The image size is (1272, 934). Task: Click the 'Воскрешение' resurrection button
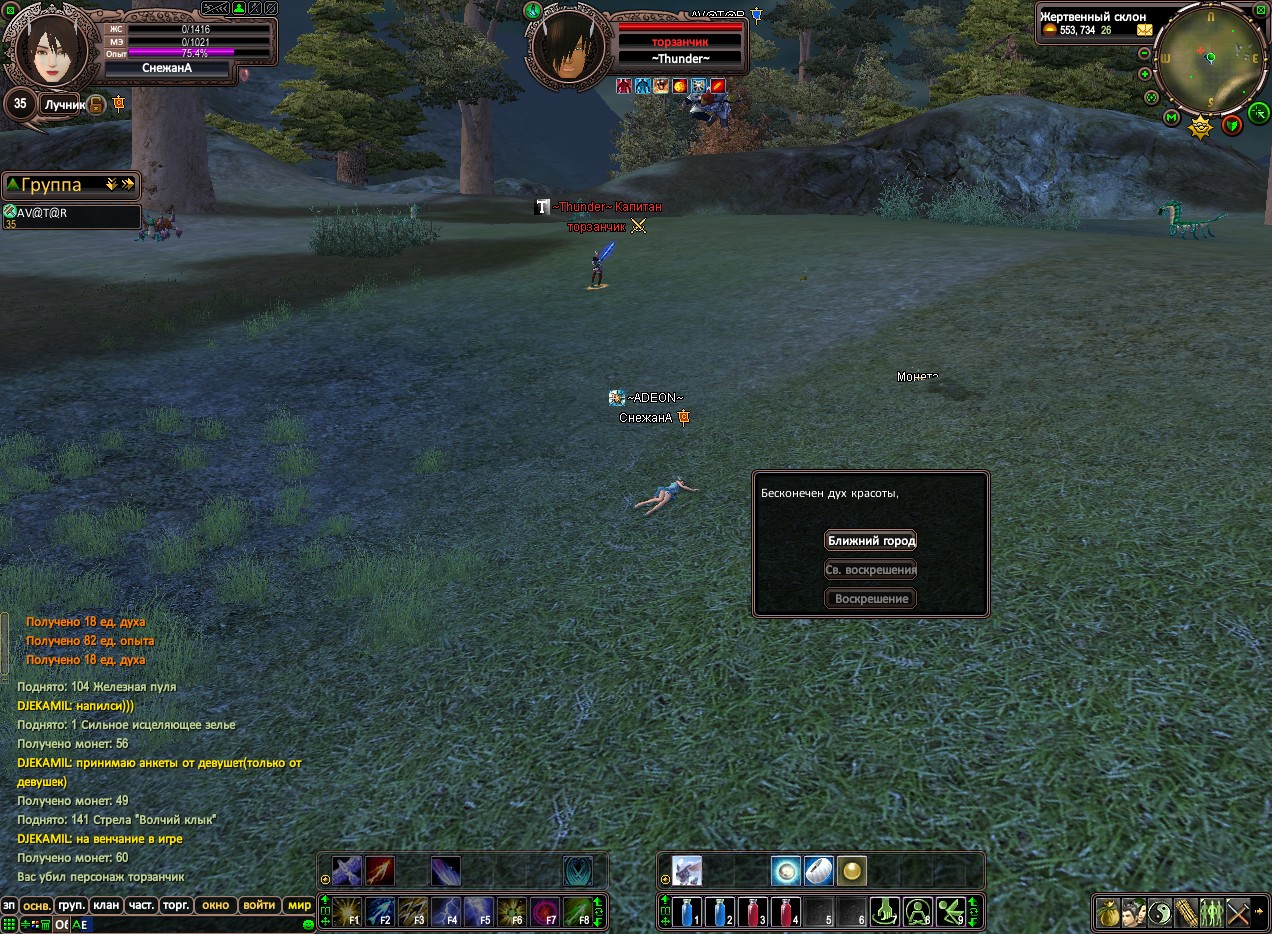(871, 599)
